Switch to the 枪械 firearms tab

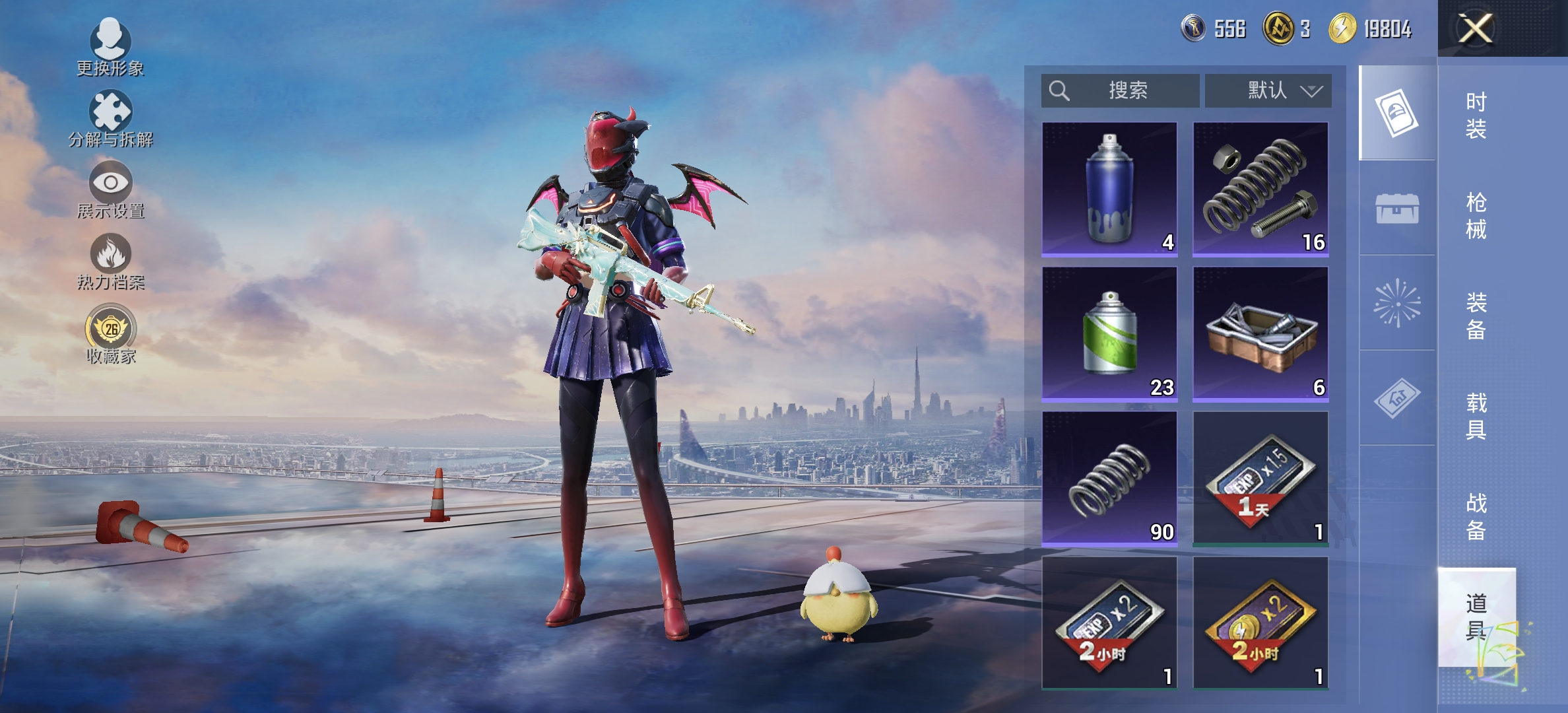tap(1476, 215)
